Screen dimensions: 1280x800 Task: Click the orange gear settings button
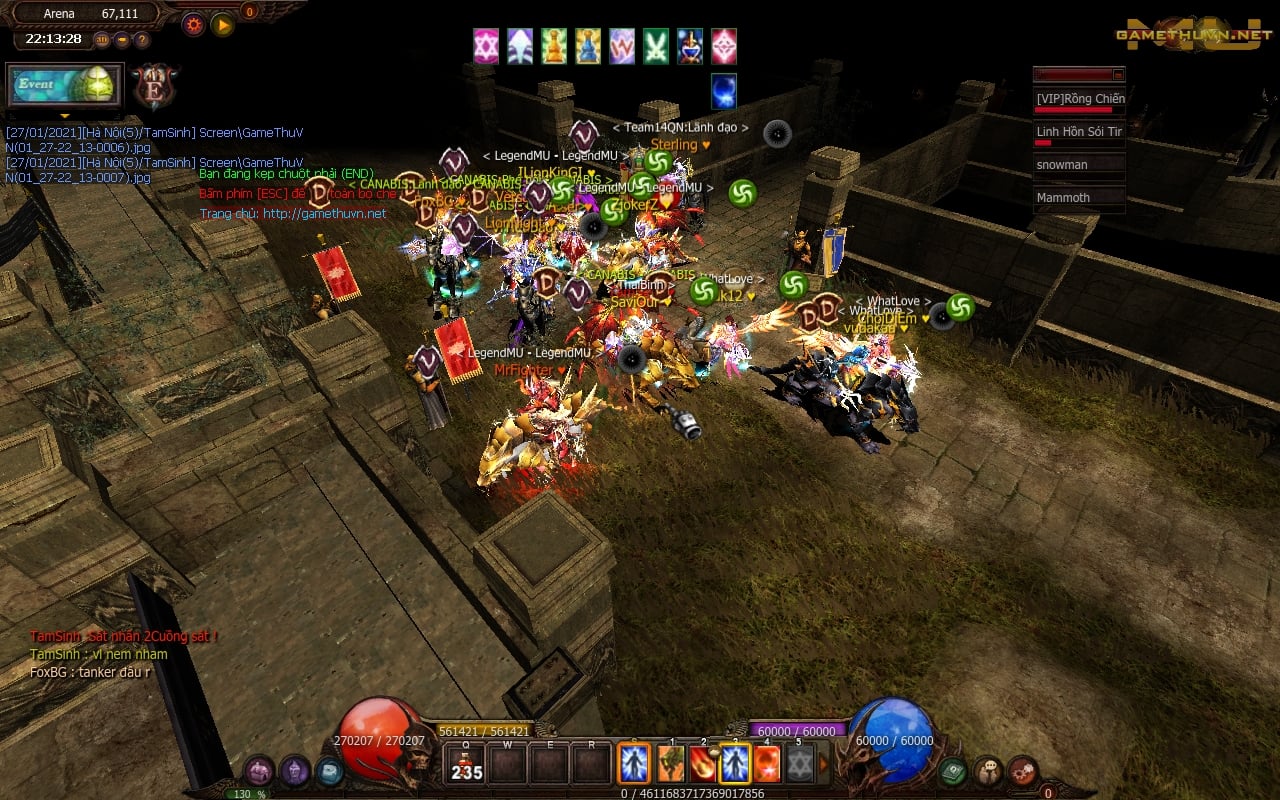(193, 25)
